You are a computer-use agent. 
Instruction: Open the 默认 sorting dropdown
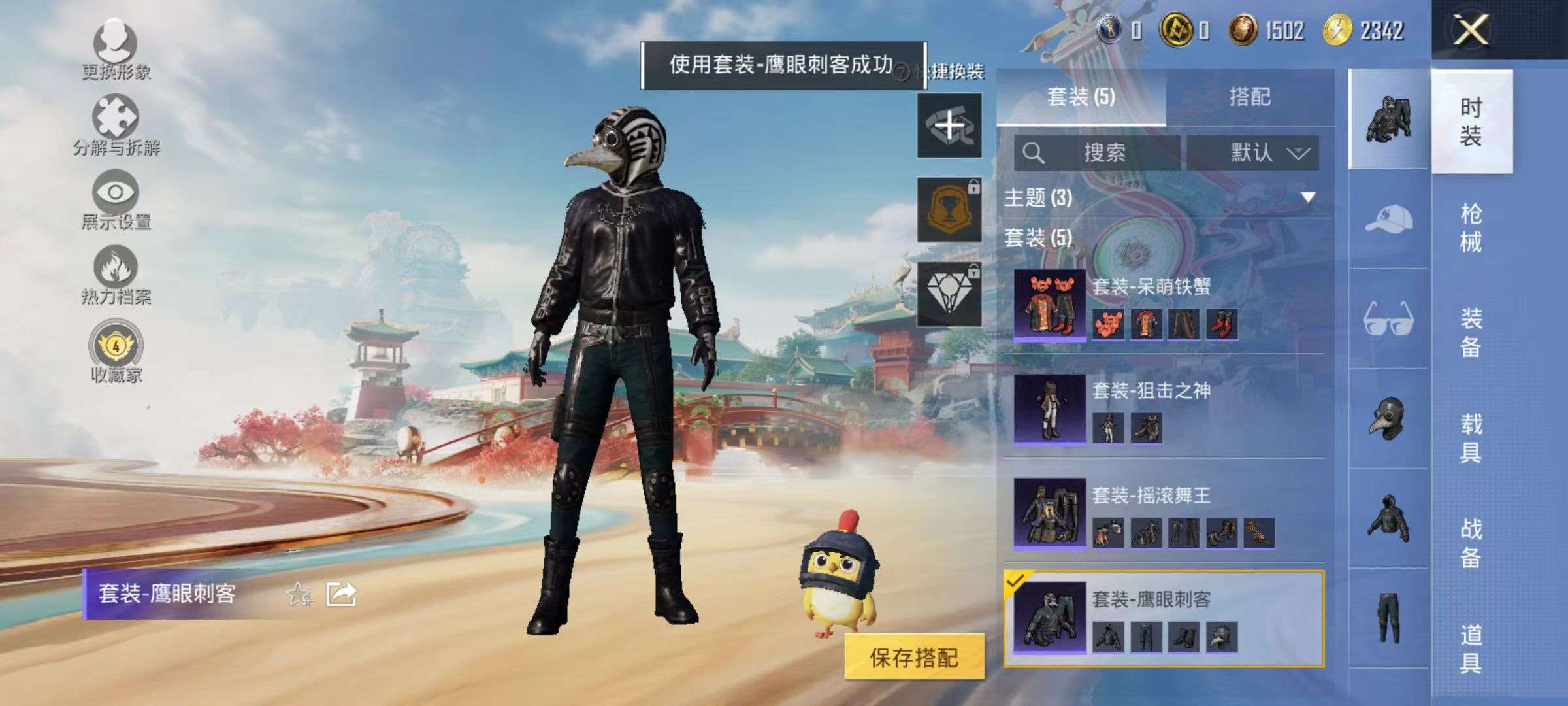1258,152
